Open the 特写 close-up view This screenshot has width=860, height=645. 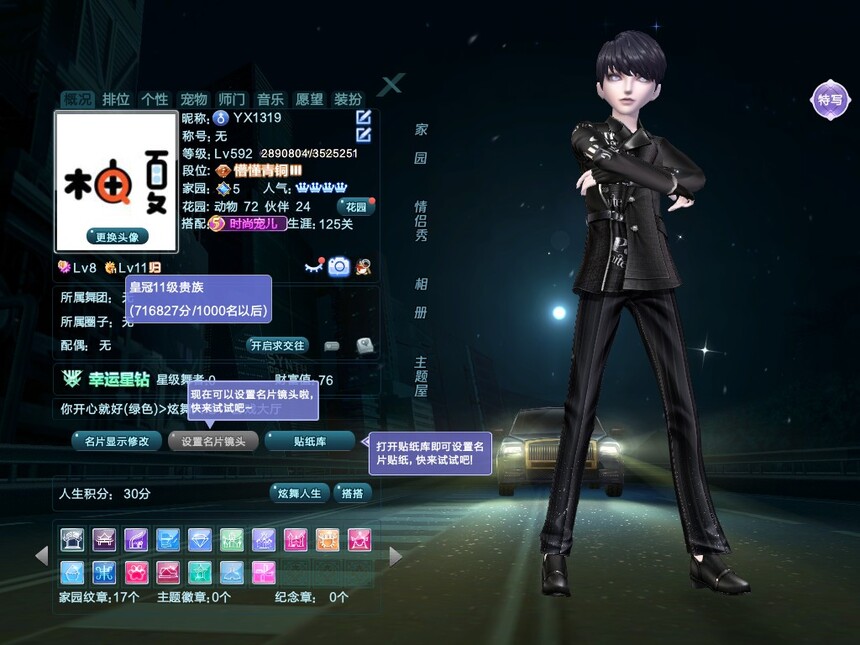(830, 99)
